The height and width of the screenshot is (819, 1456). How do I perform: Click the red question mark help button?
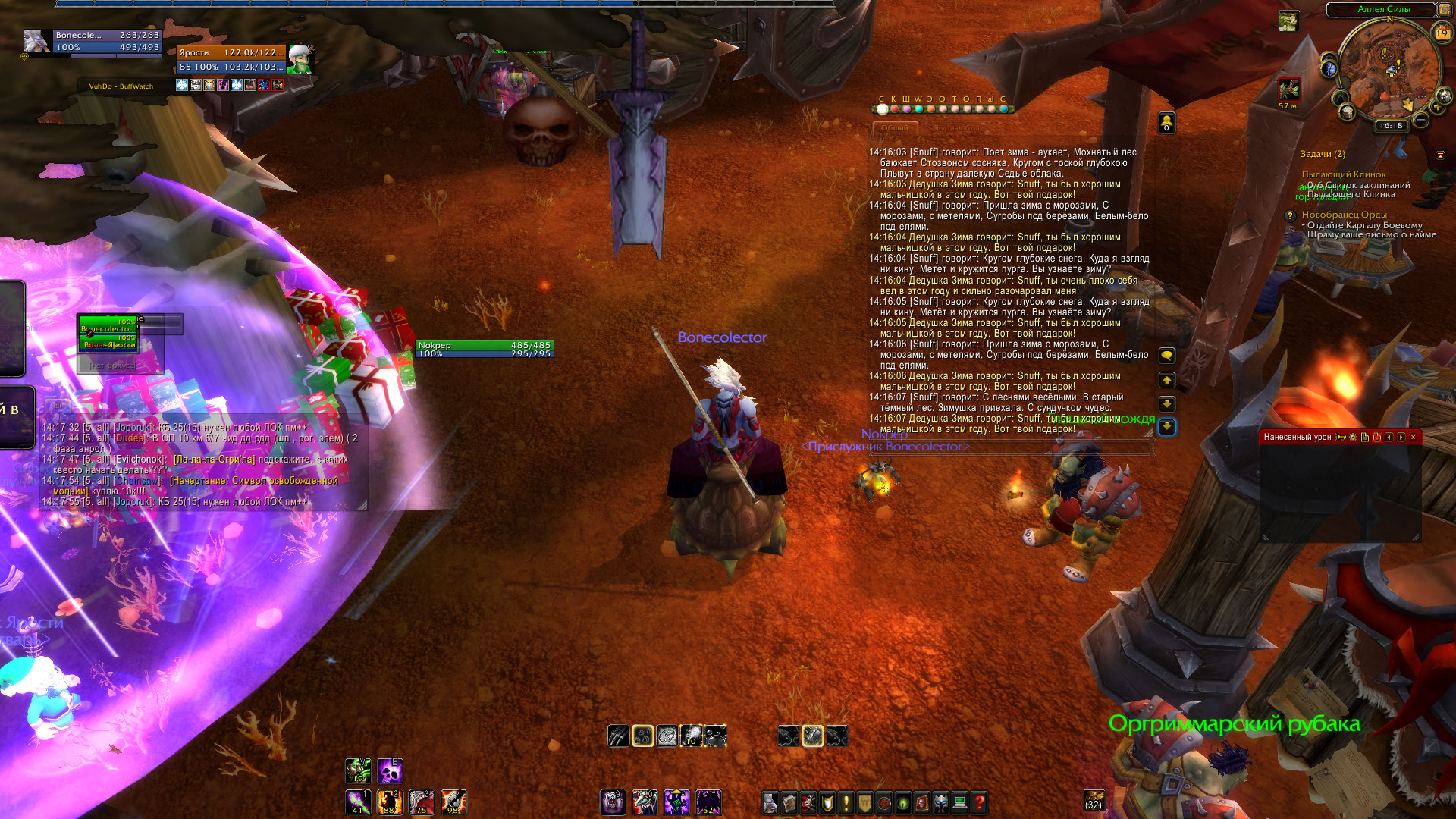pos(979,802)
